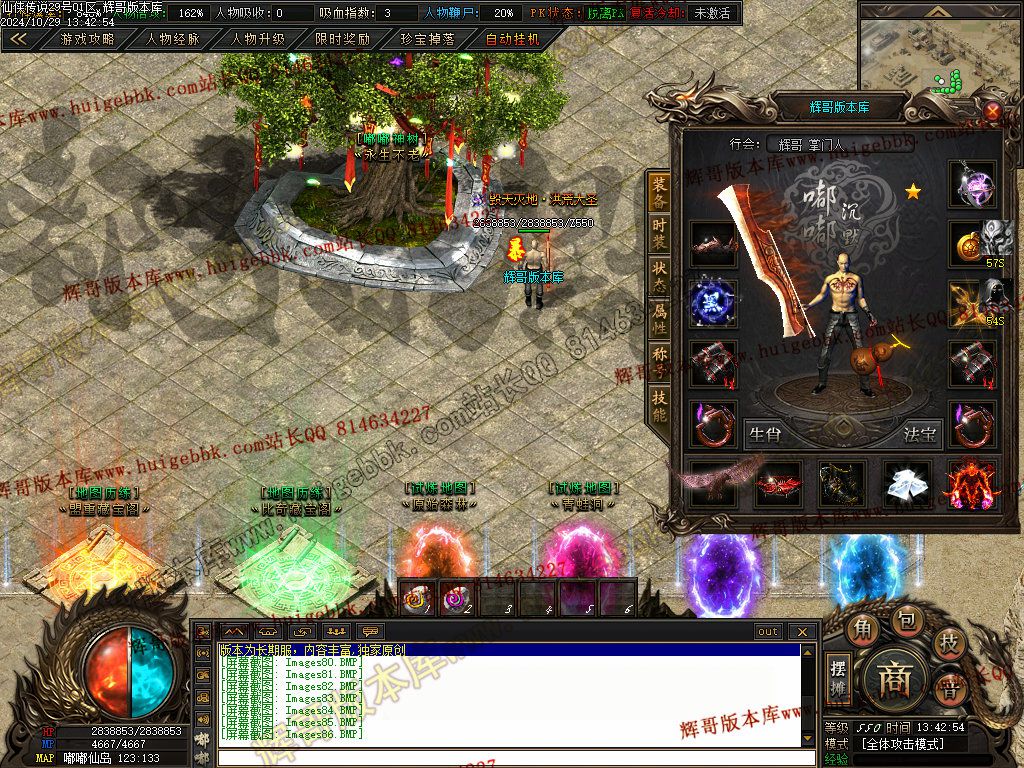
Task: Switch to the 状态 status tab
Action: point(659,278)
